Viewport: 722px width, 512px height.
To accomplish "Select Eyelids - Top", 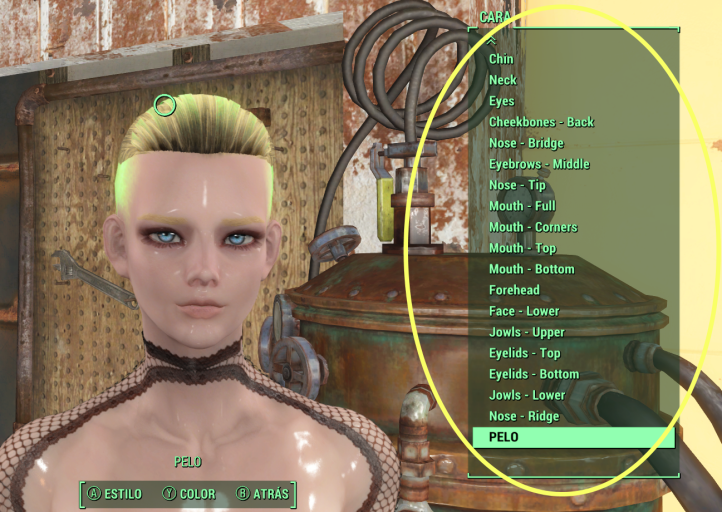I will click(524, 353).
